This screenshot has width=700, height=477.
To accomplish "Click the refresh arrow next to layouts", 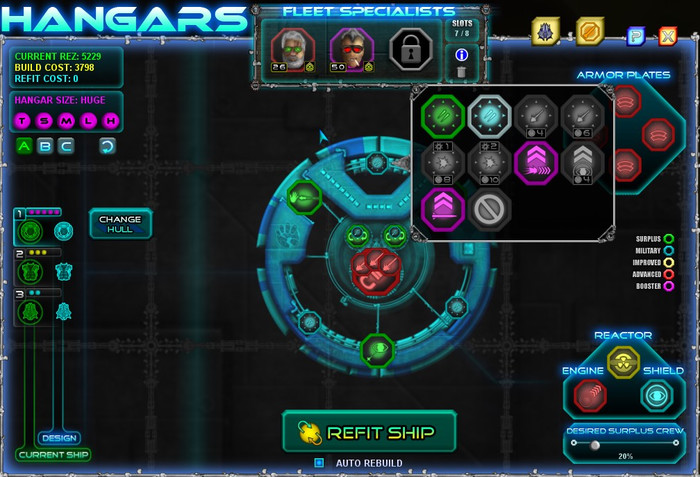I will 107,146.
